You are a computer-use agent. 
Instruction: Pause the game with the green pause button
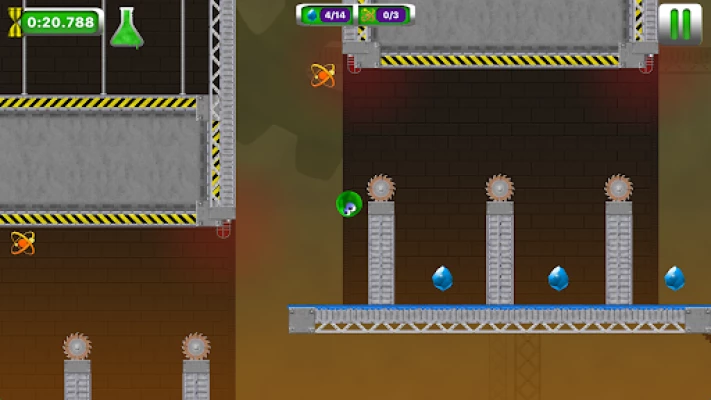(x=680, y=24)
